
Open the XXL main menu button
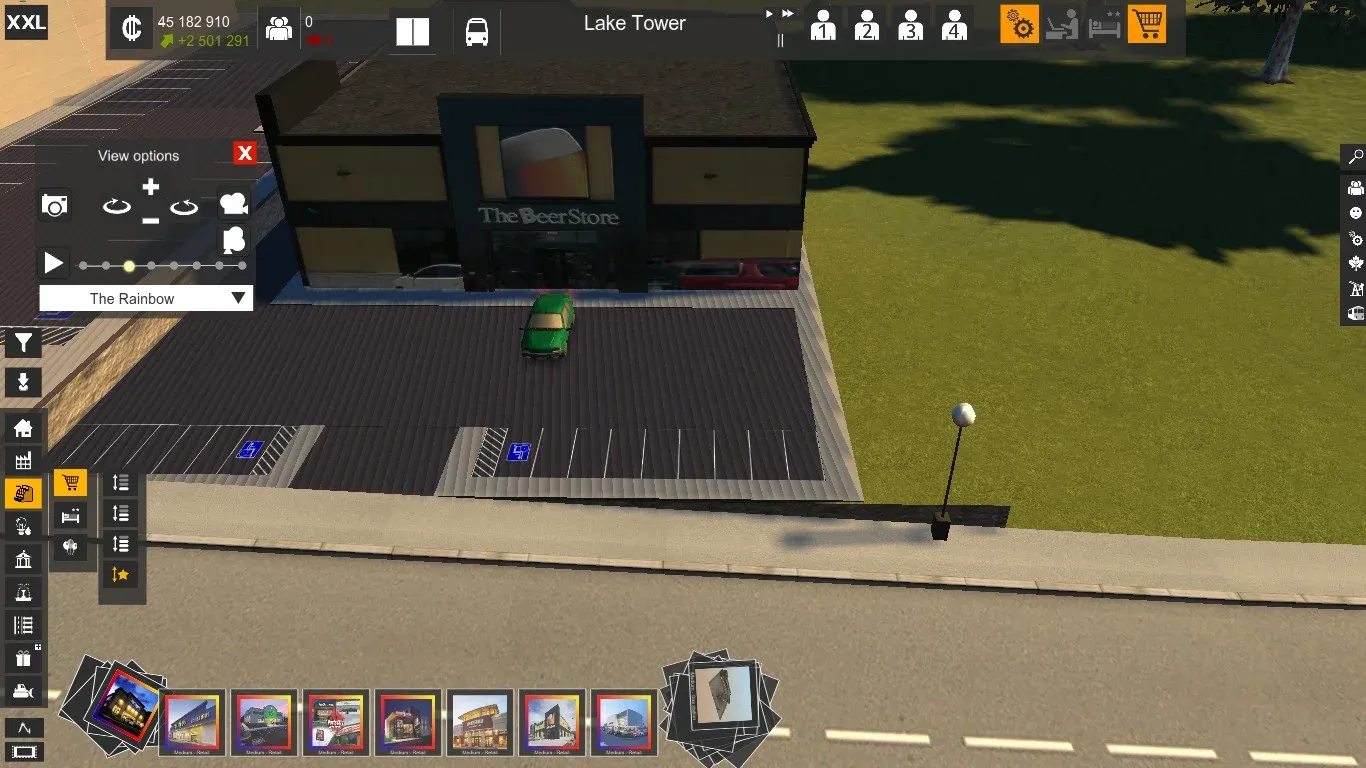[x=26, y=22]
